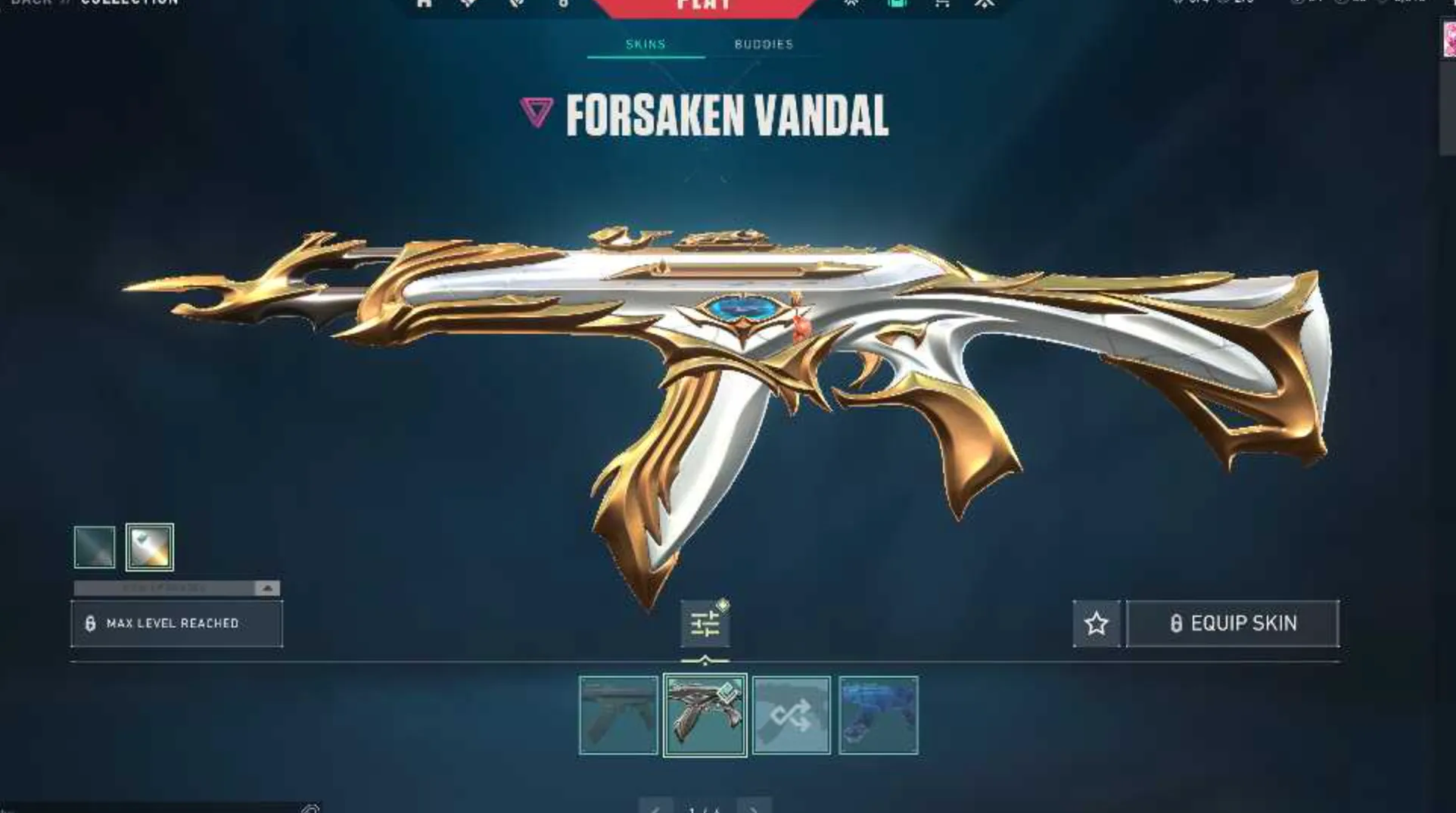Screen dimensions: 1456x813
Task: Select the SKINS tab
Action: click(x=646, y=44)
